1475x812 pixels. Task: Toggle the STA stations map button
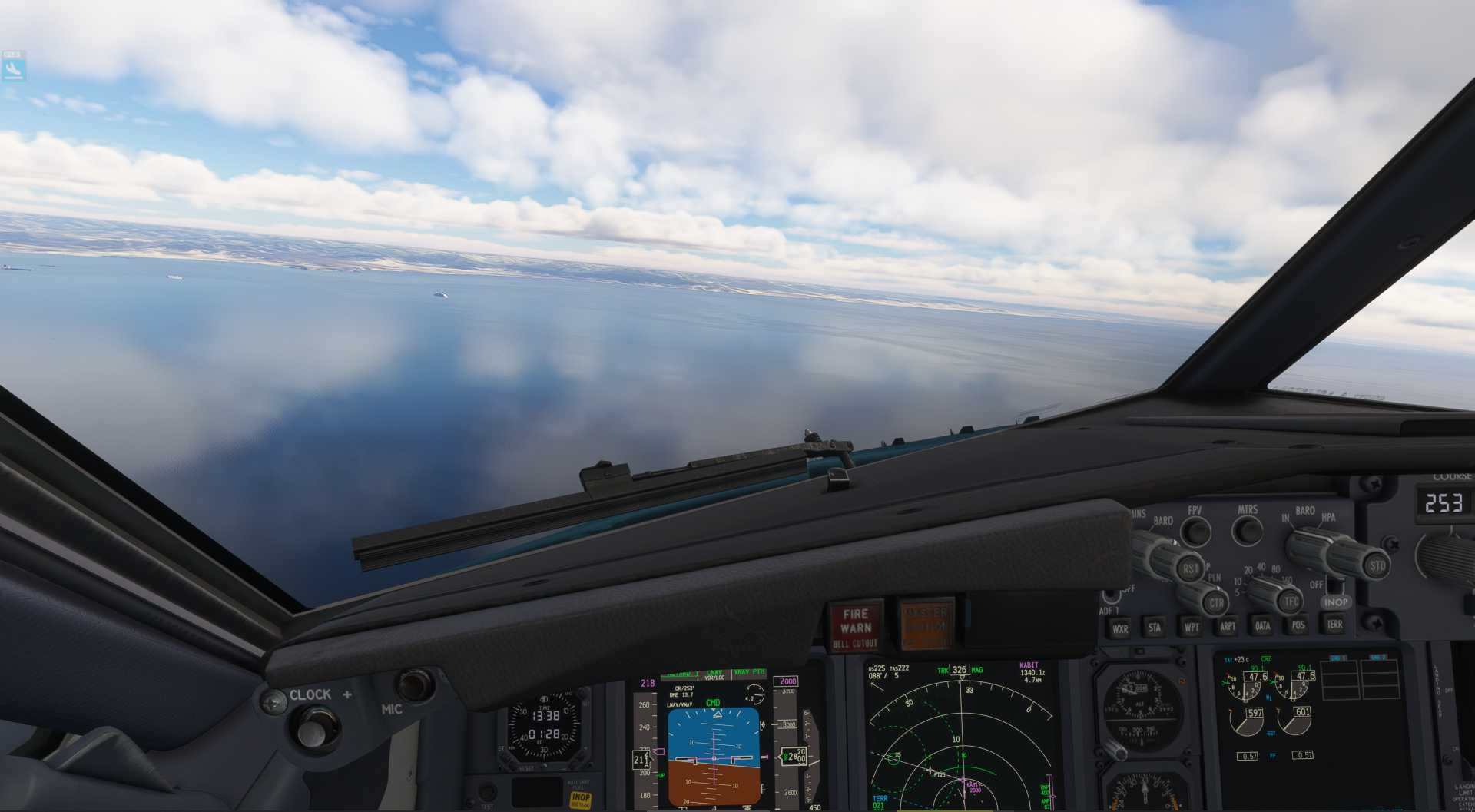1154,628
